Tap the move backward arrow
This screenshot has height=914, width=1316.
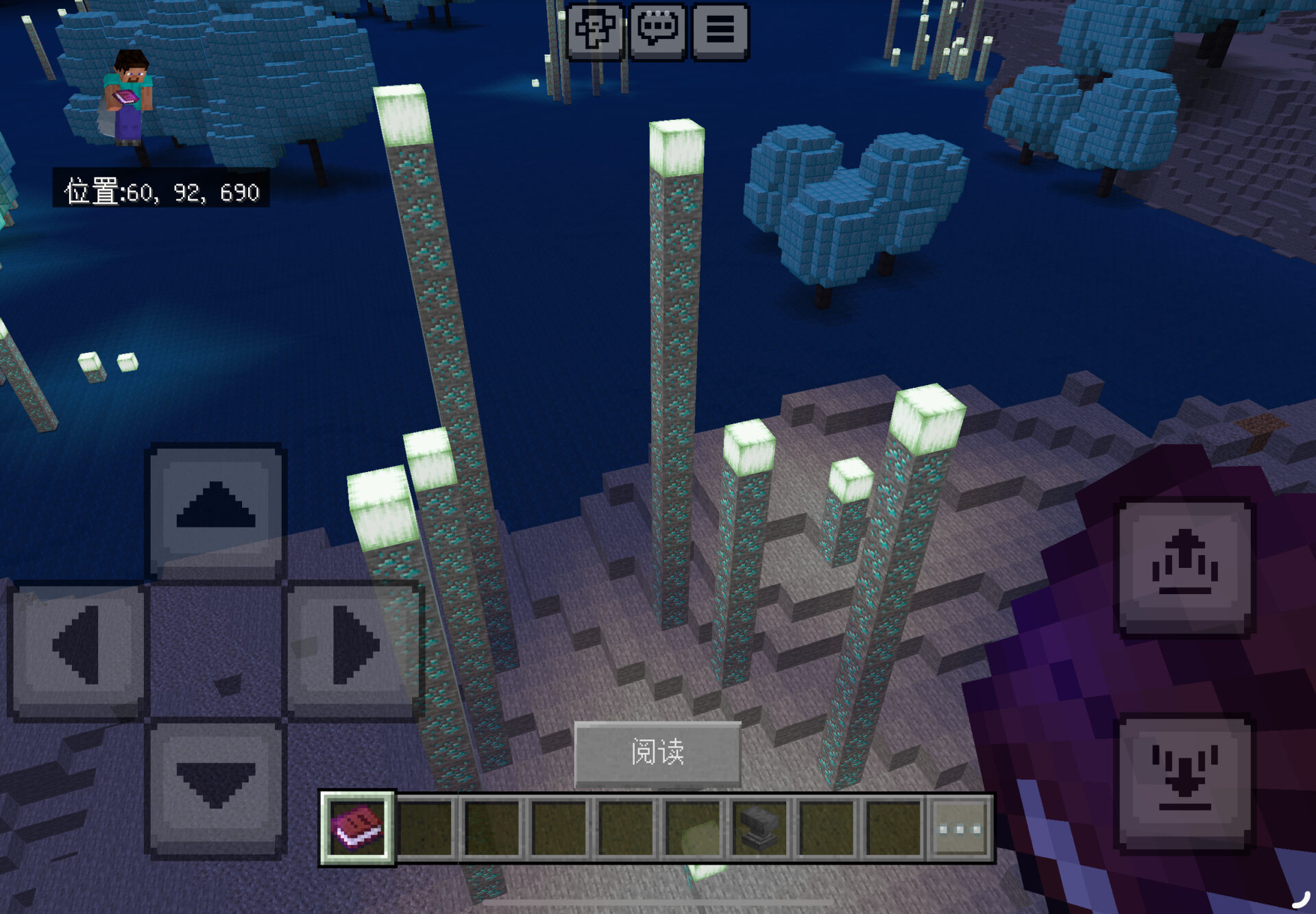point(216,787)
